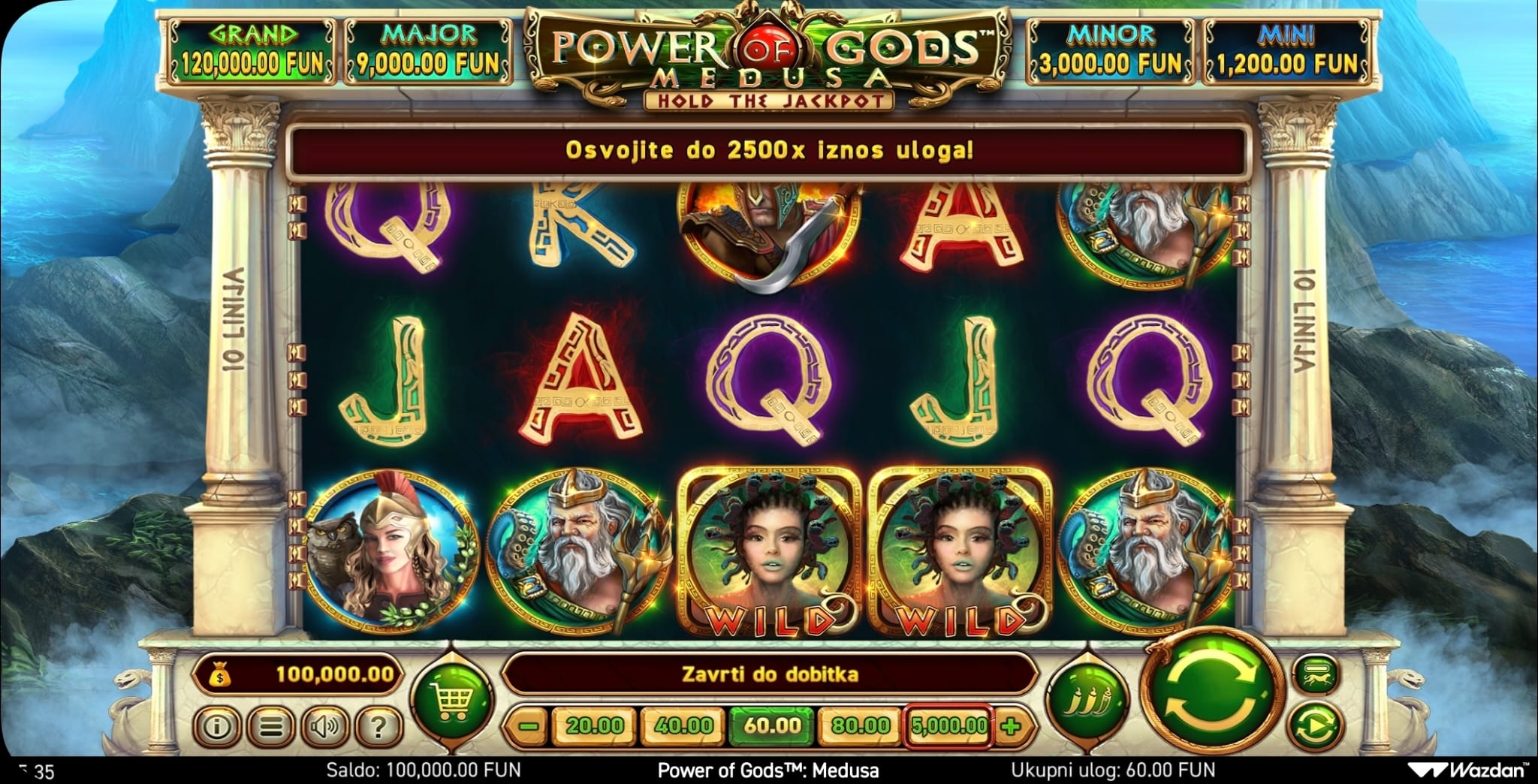Viewport: 1538px width, 784px height.
Task: Increase the bet with the plus button
Action: point(1012,726)
